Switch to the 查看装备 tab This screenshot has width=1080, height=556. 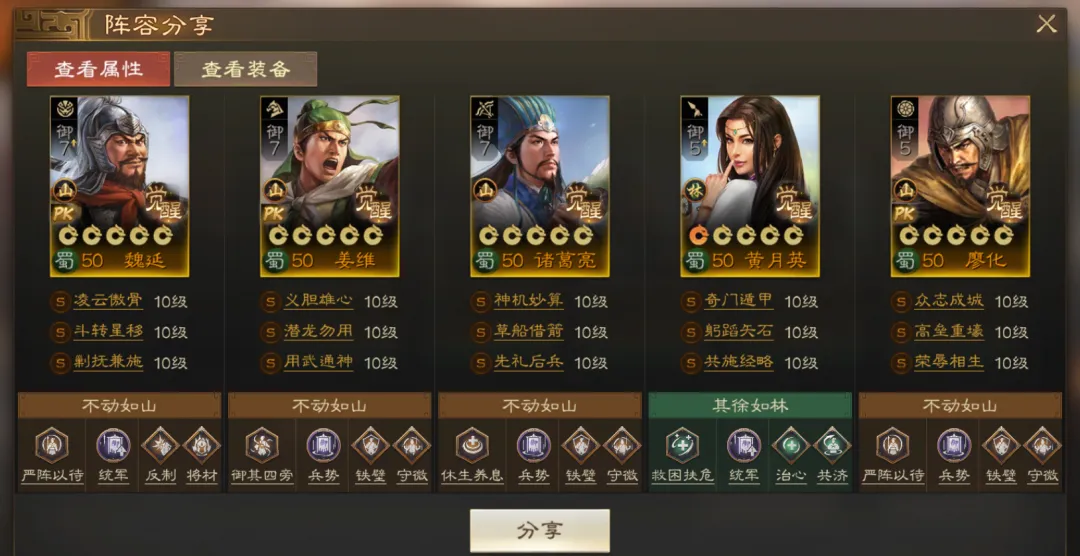tap(245, 69)
